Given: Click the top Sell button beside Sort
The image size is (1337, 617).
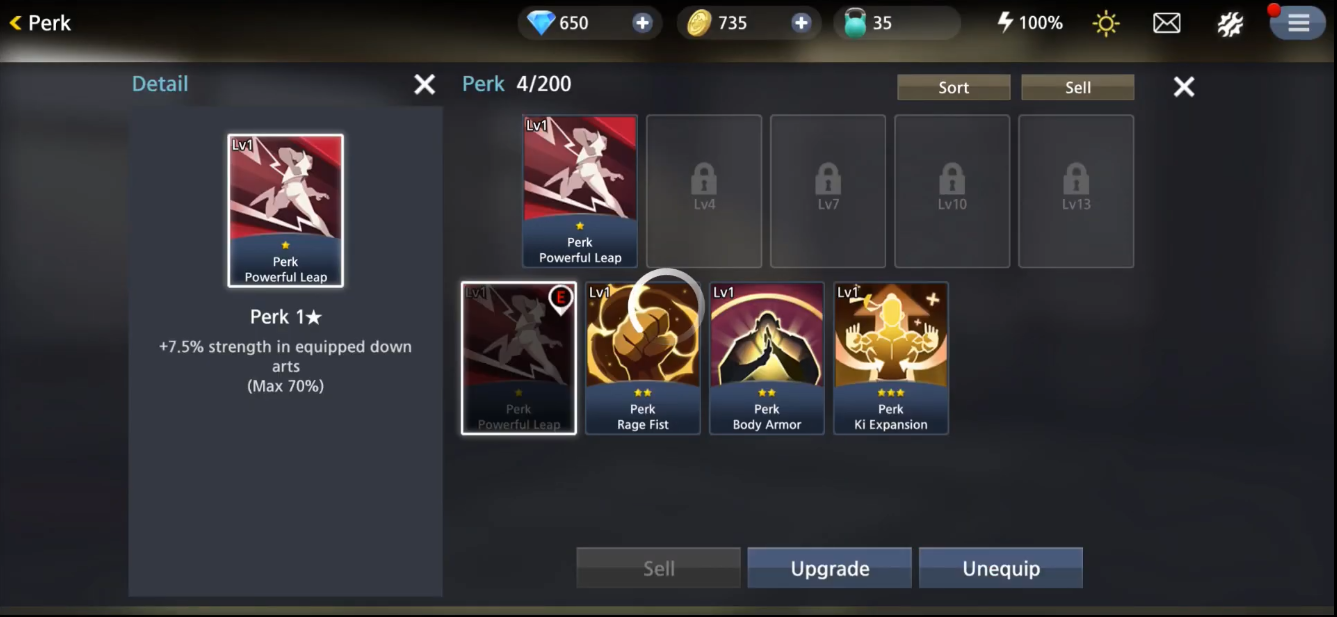Looking at the screenshot, I should [x=1077, y=87].
